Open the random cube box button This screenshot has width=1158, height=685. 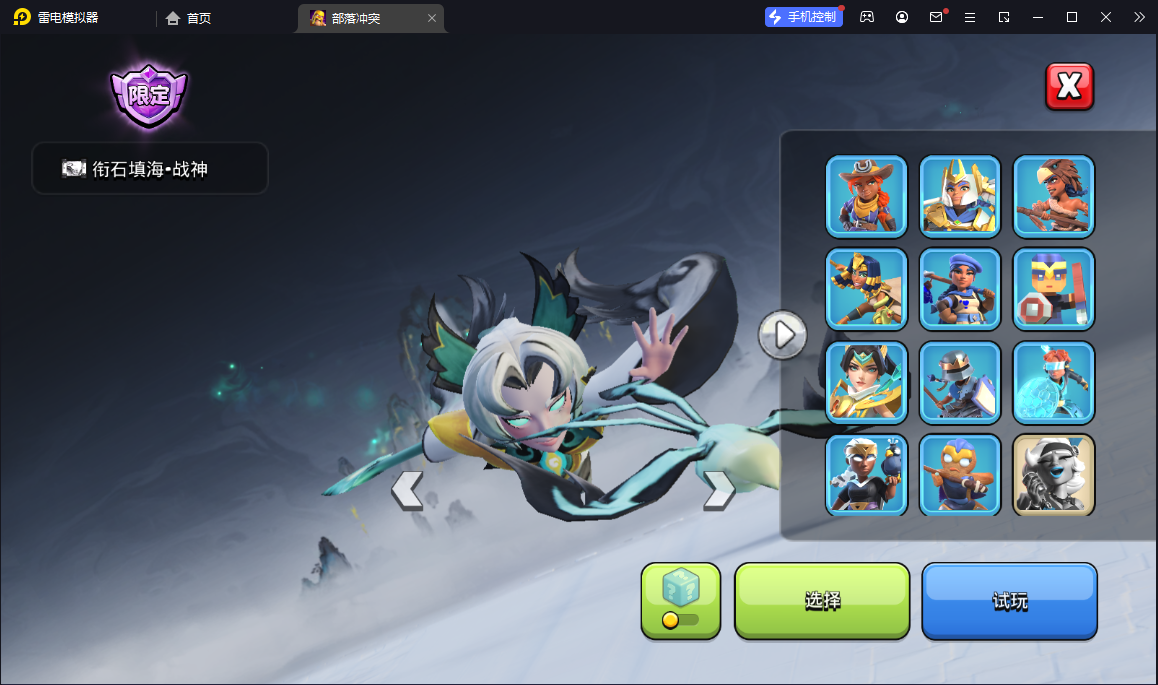point(680,600)
